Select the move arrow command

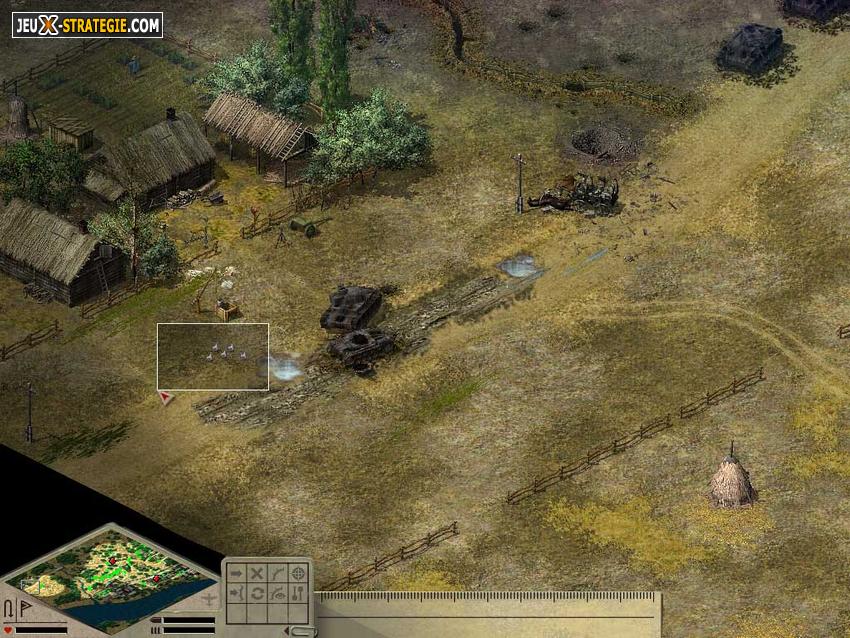point(235,574)
